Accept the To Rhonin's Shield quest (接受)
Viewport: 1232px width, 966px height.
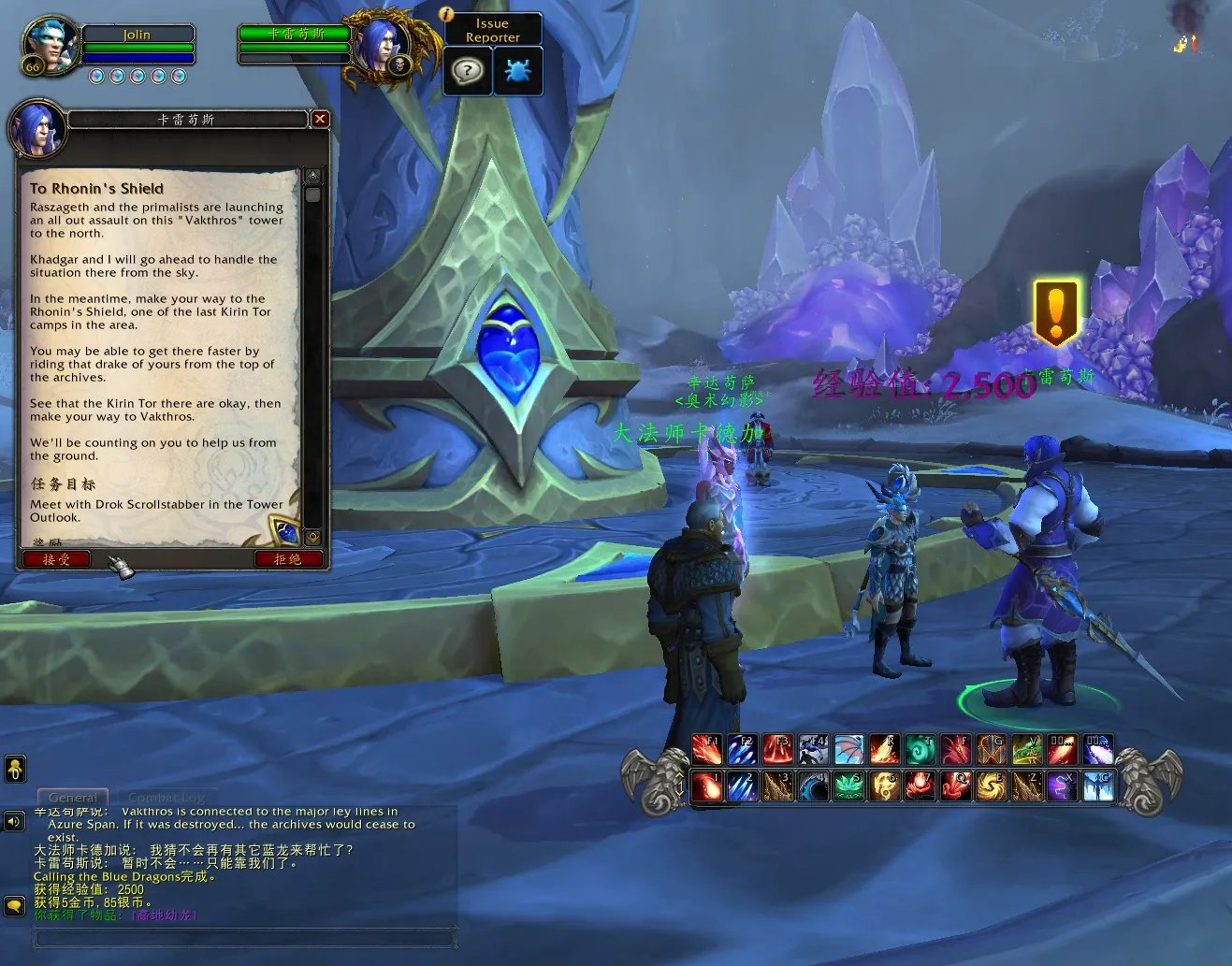pos(56,559)
